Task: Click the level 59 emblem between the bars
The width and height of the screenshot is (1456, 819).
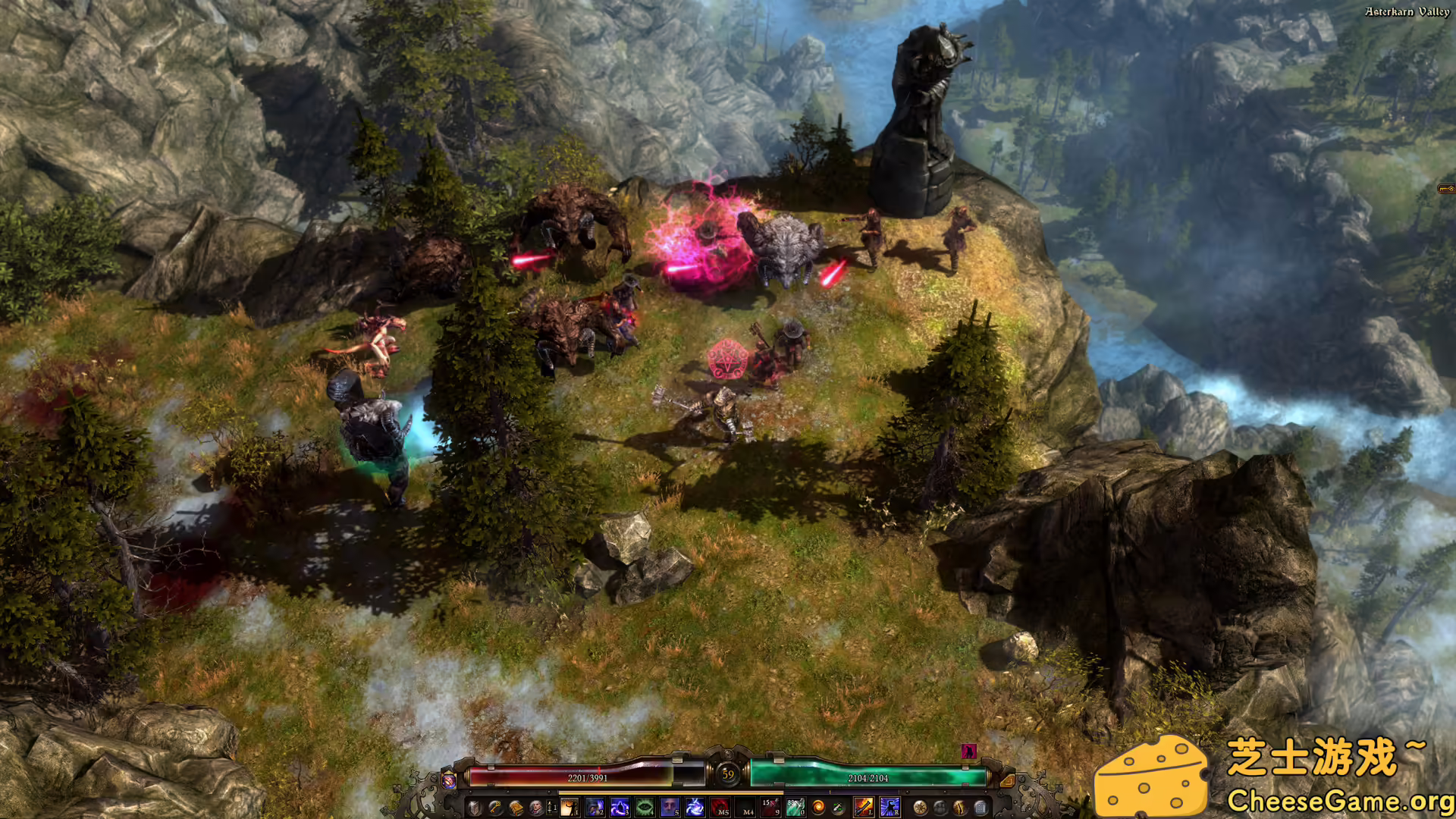Action: tap(726, 774)
